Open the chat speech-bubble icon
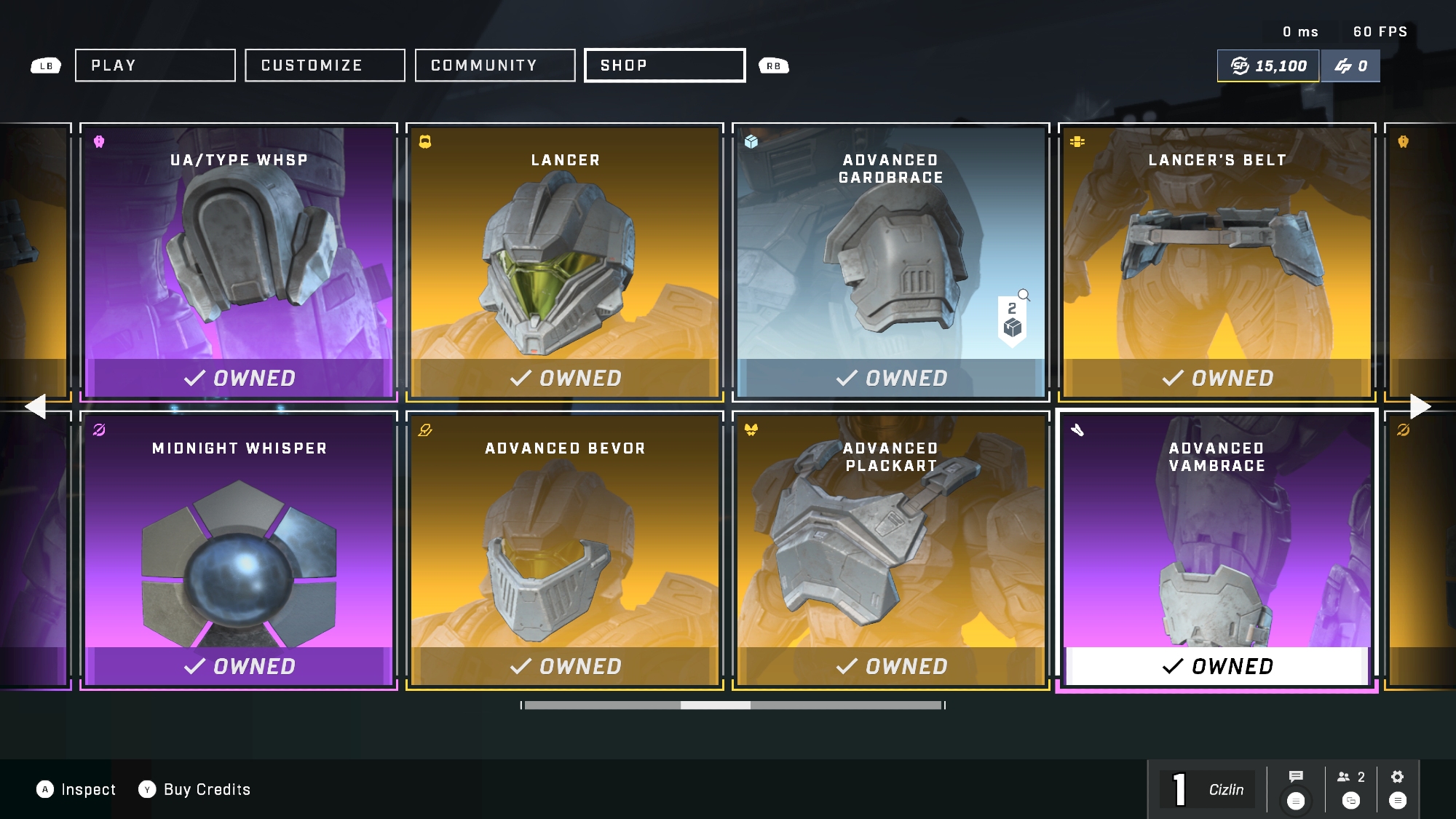The width and height of the screenshot is (1456, 819). pos(1296,777)
